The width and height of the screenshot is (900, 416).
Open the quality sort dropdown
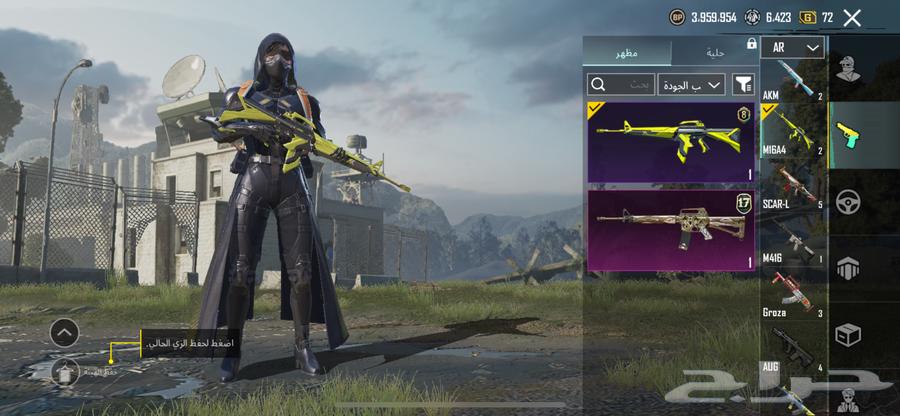[692, 85]
